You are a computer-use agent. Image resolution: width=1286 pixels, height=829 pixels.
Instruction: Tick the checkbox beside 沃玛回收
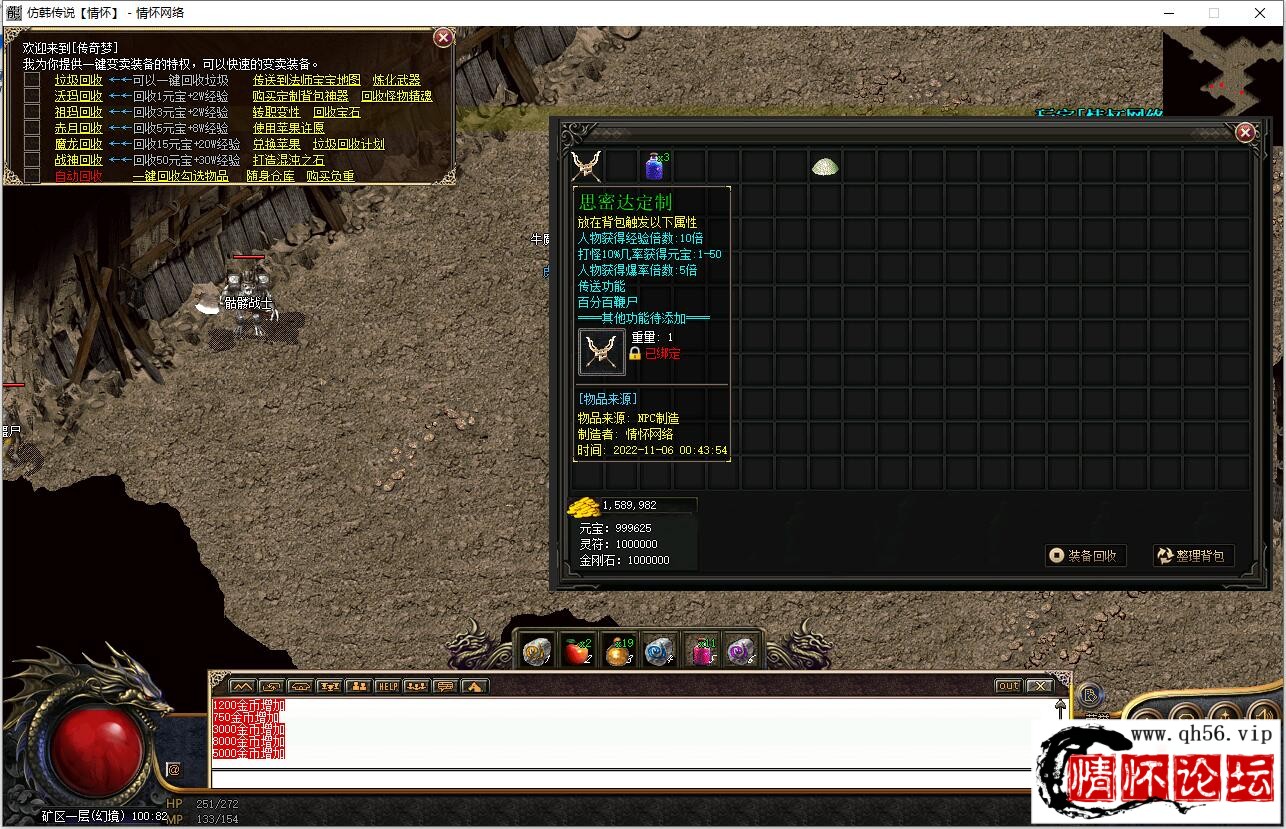point(33,96)
